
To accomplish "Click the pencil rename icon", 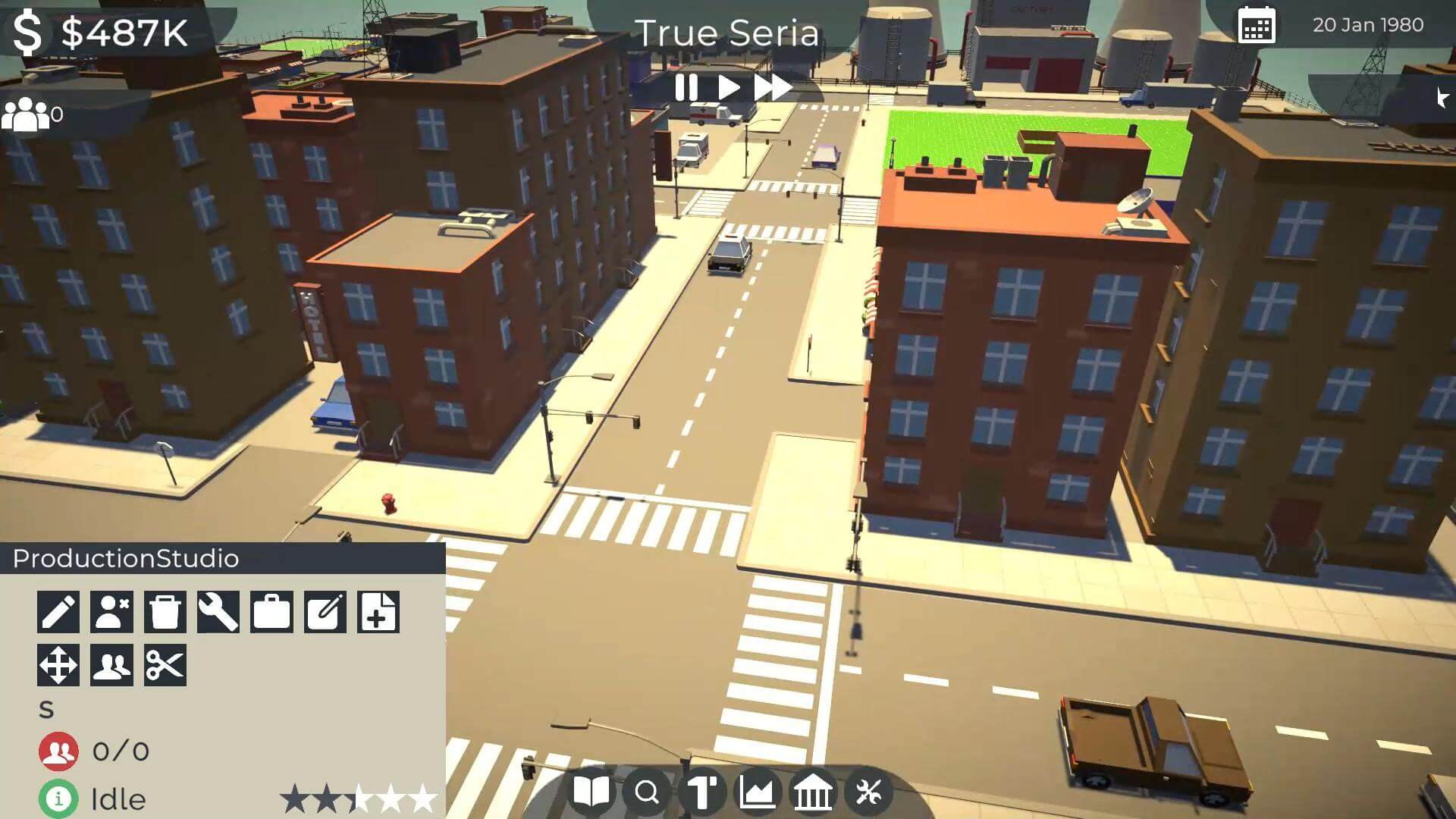I will (58, 612).
